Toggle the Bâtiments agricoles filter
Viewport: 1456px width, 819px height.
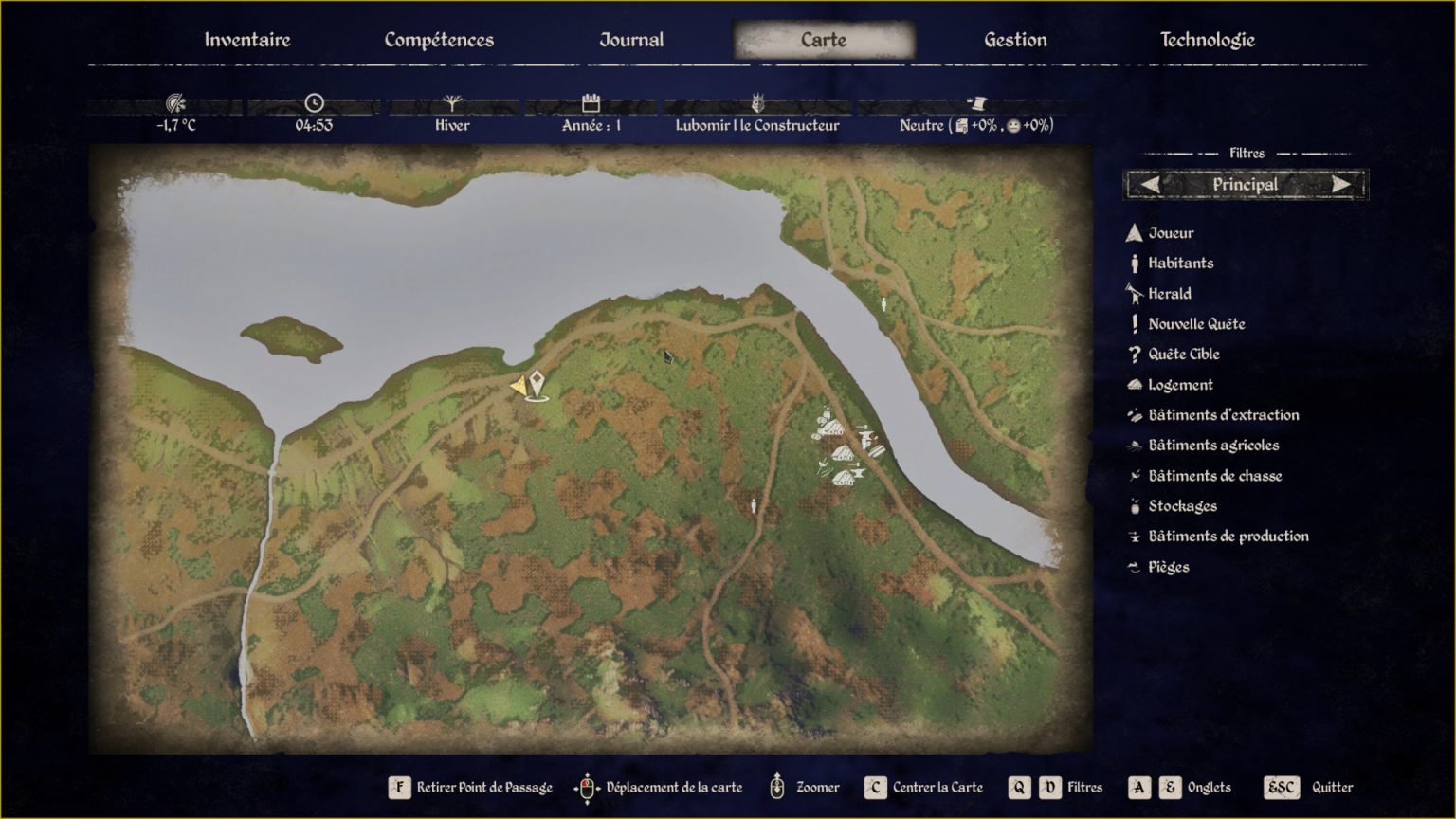[x=1133, y=445]
